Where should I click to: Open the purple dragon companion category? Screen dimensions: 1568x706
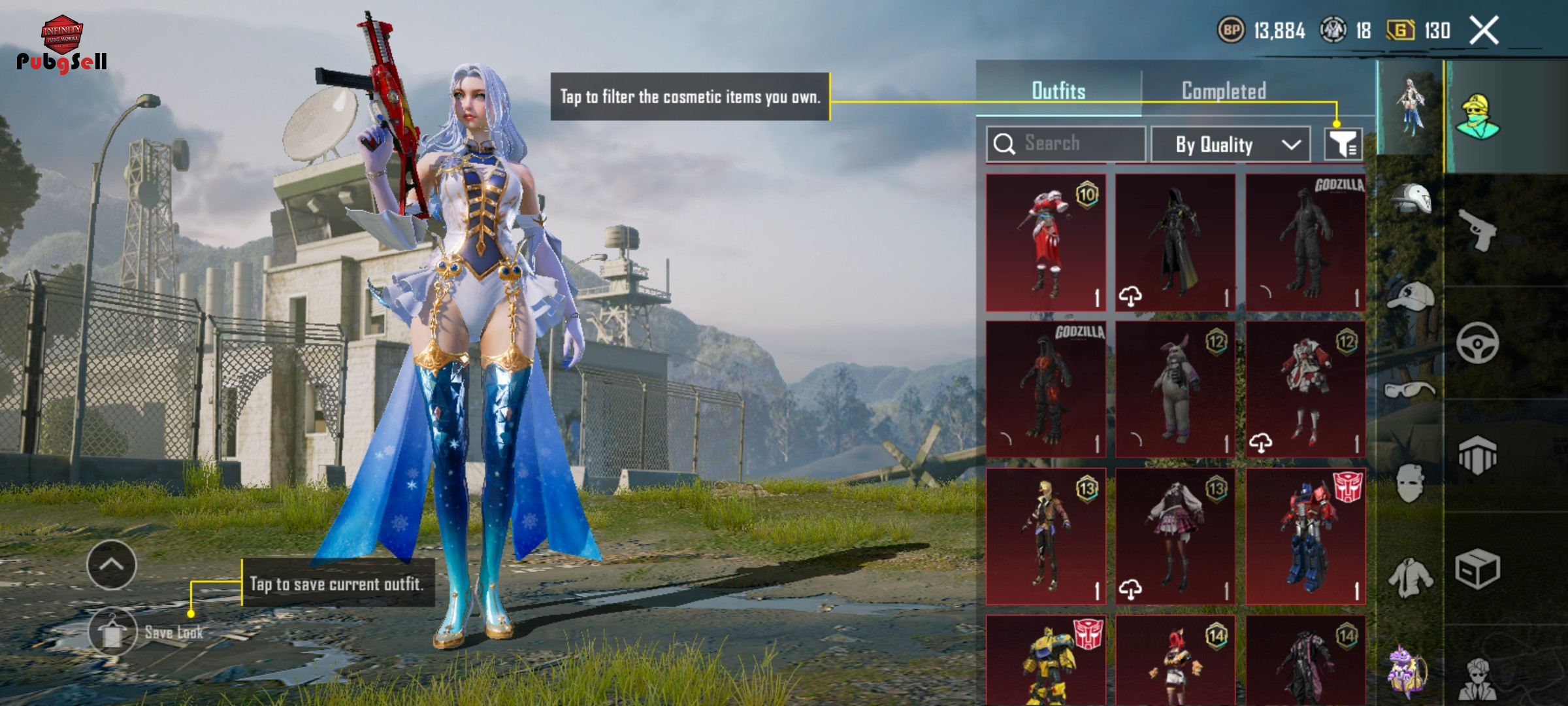(x=1409, y=669)
